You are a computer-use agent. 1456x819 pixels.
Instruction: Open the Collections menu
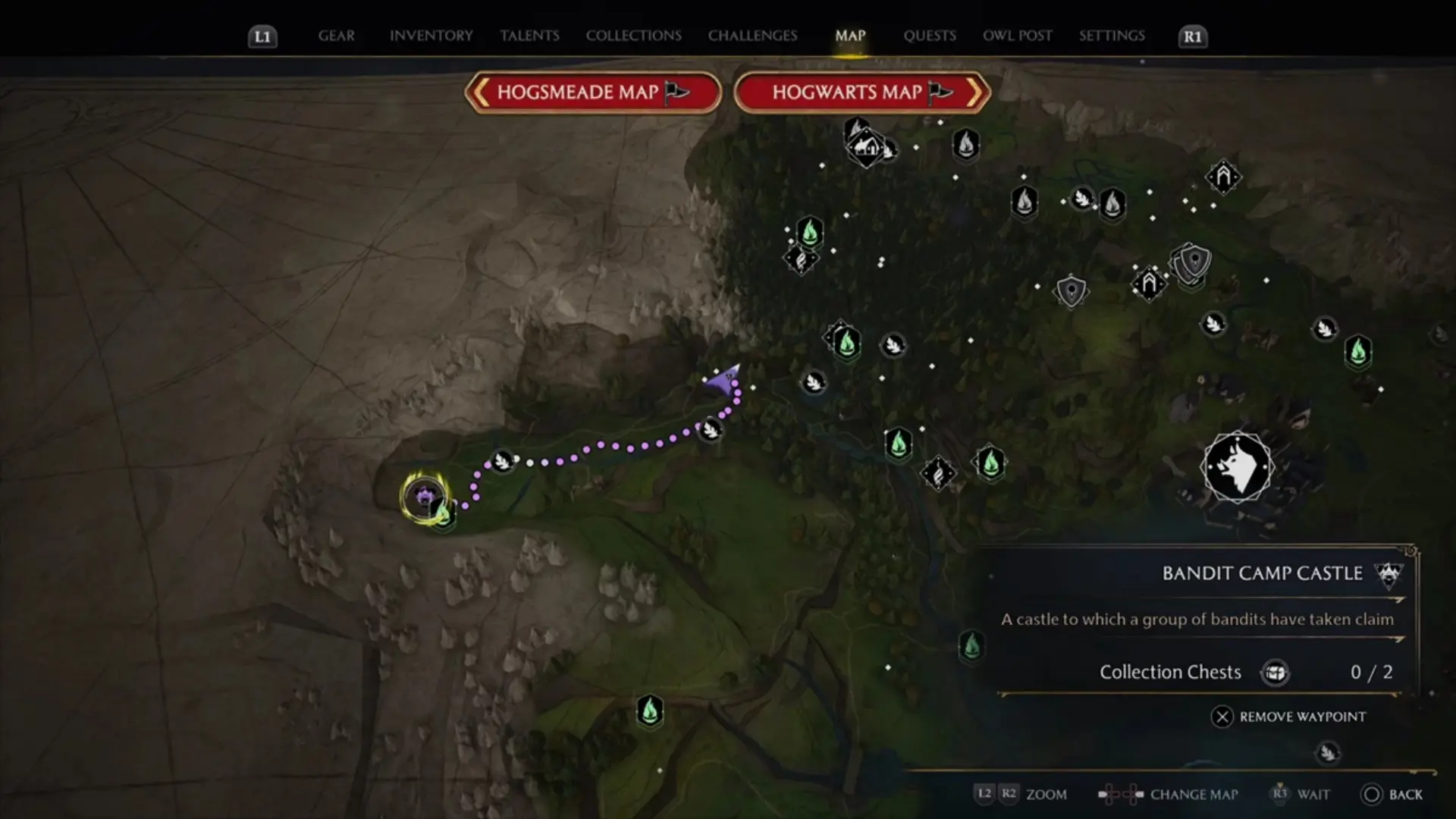633,35
